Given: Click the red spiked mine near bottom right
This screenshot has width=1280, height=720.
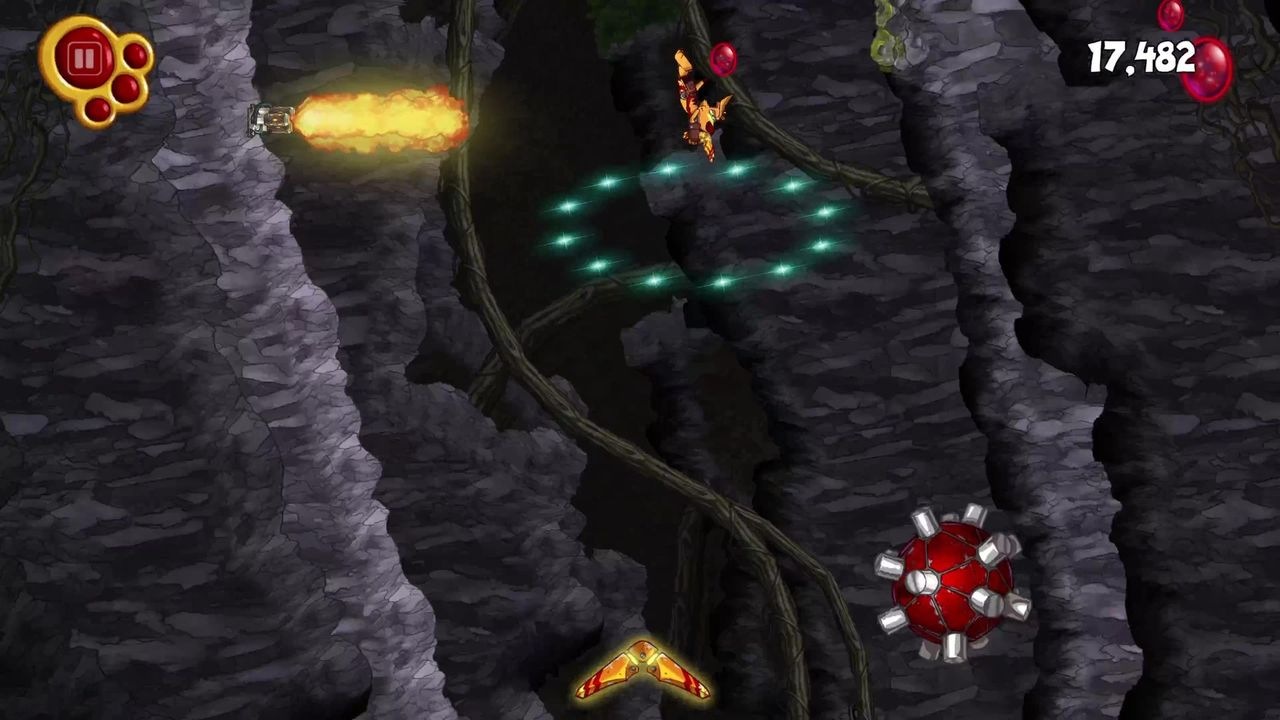Looking at the screenshot, I should click(948, 578).
